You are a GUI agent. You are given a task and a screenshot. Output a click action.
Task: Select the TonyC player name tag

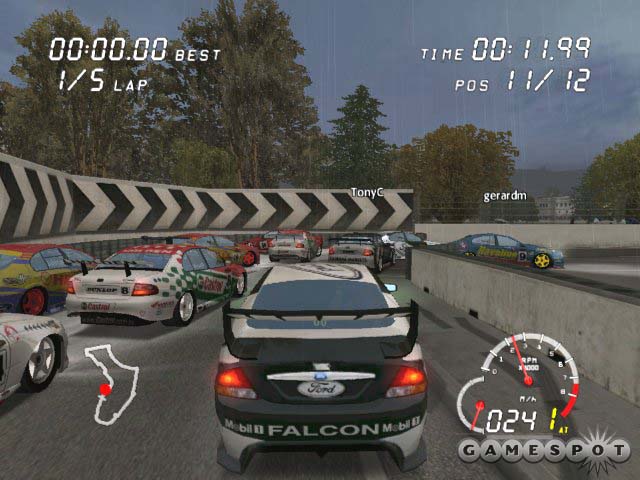(366, 191)
